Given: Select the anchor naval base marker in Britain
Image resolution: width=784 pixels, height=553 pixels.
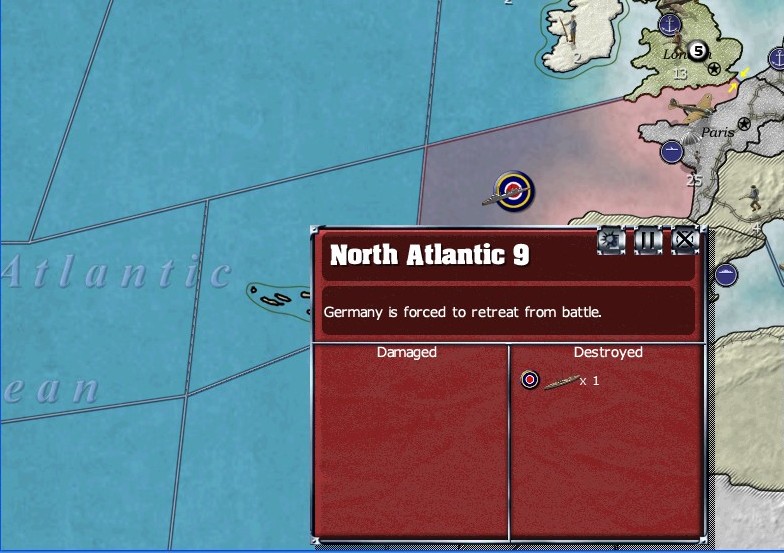Looking at the screenshot, I should pos(669,24).
